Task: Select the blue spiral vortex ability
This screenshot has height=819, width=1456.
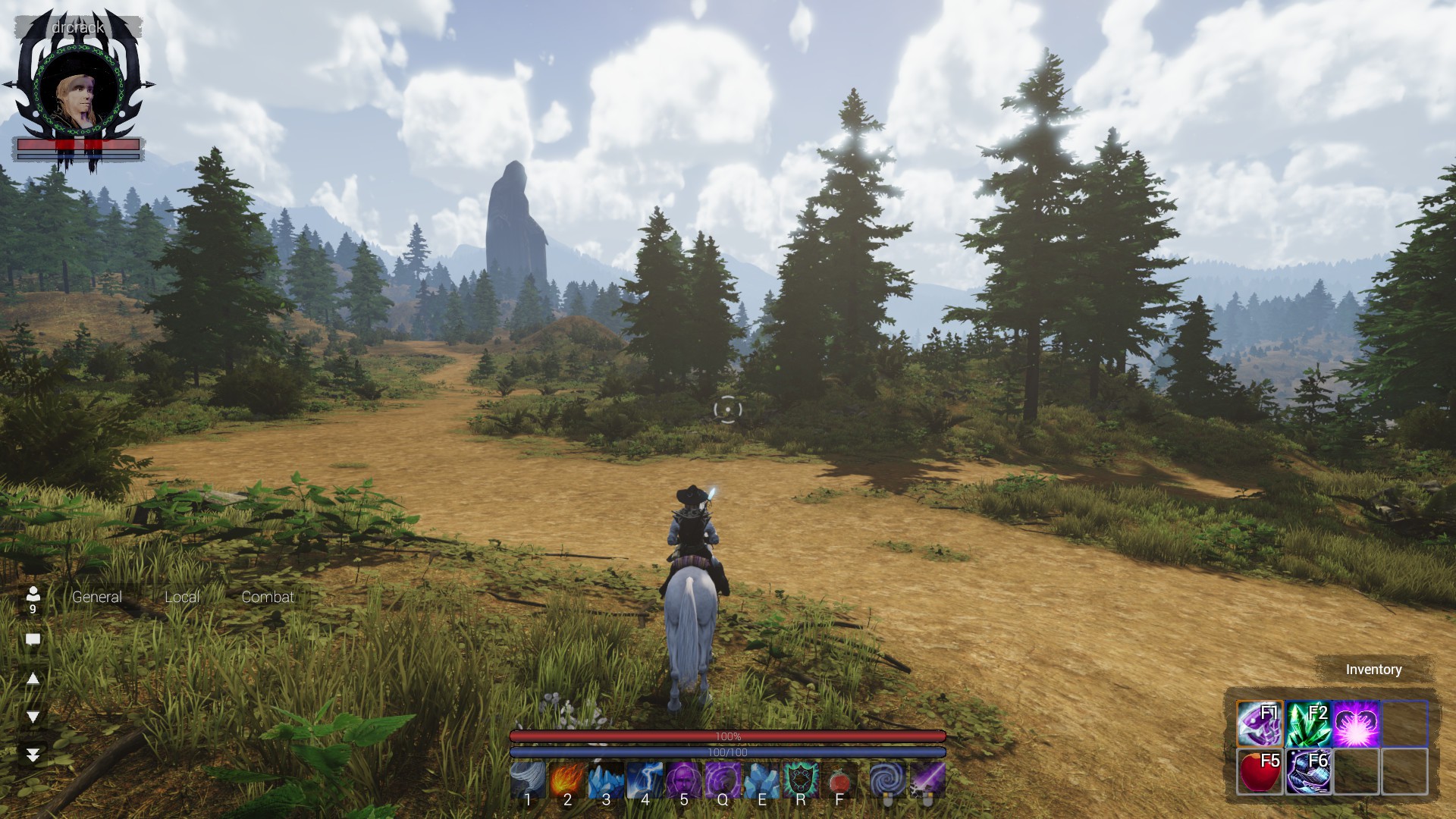Action: click(x=886, y=779)
